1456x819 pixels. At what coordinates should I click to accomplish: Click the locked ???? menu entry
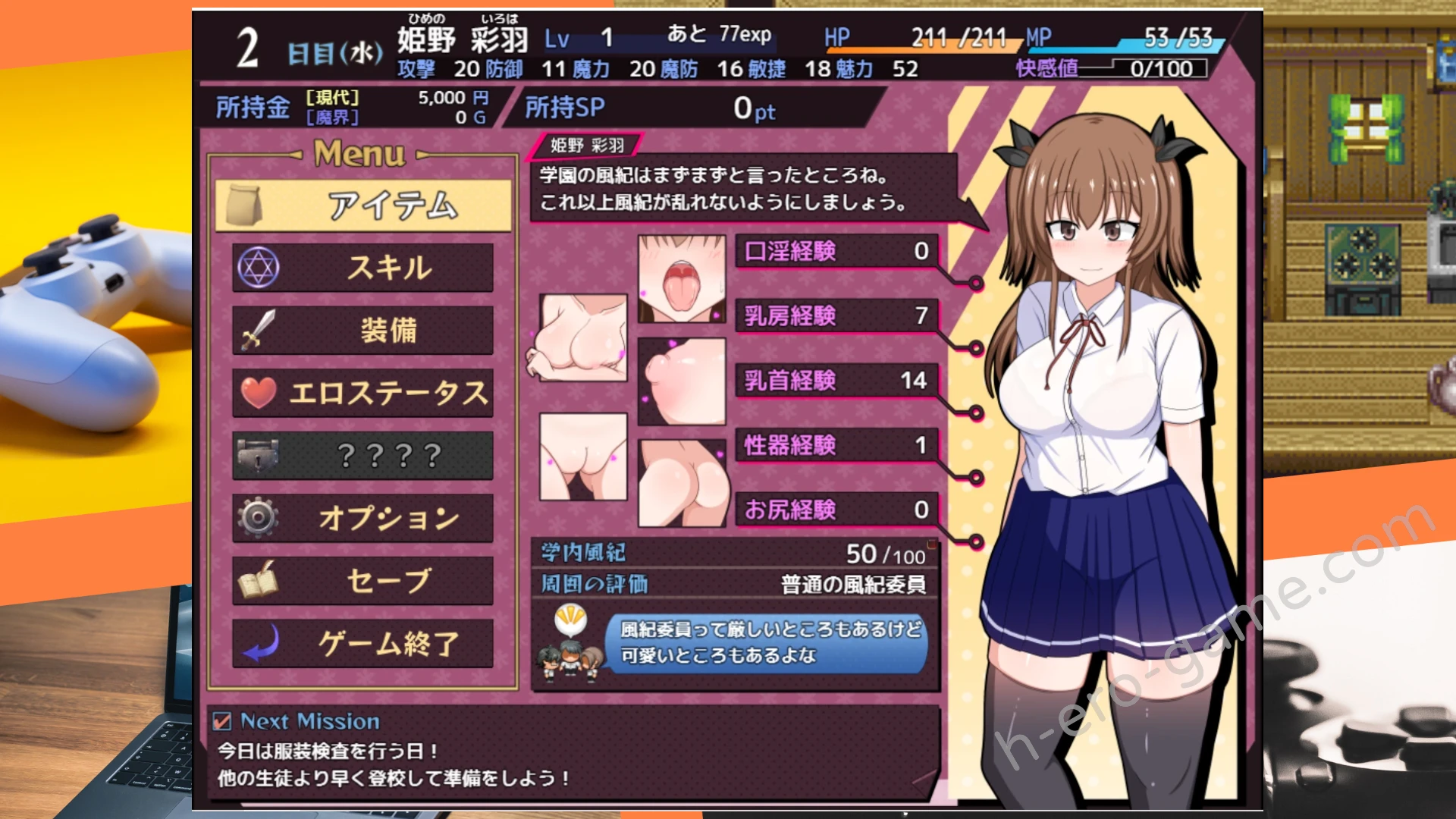363,456
